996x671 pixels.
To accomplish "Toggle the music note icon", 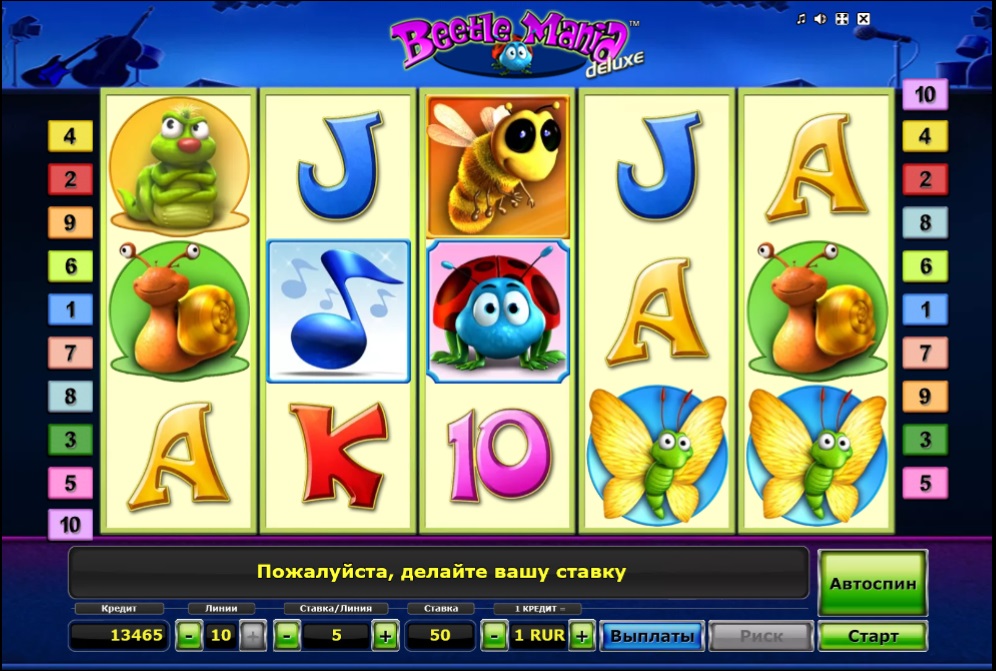I will coord(801,19).
